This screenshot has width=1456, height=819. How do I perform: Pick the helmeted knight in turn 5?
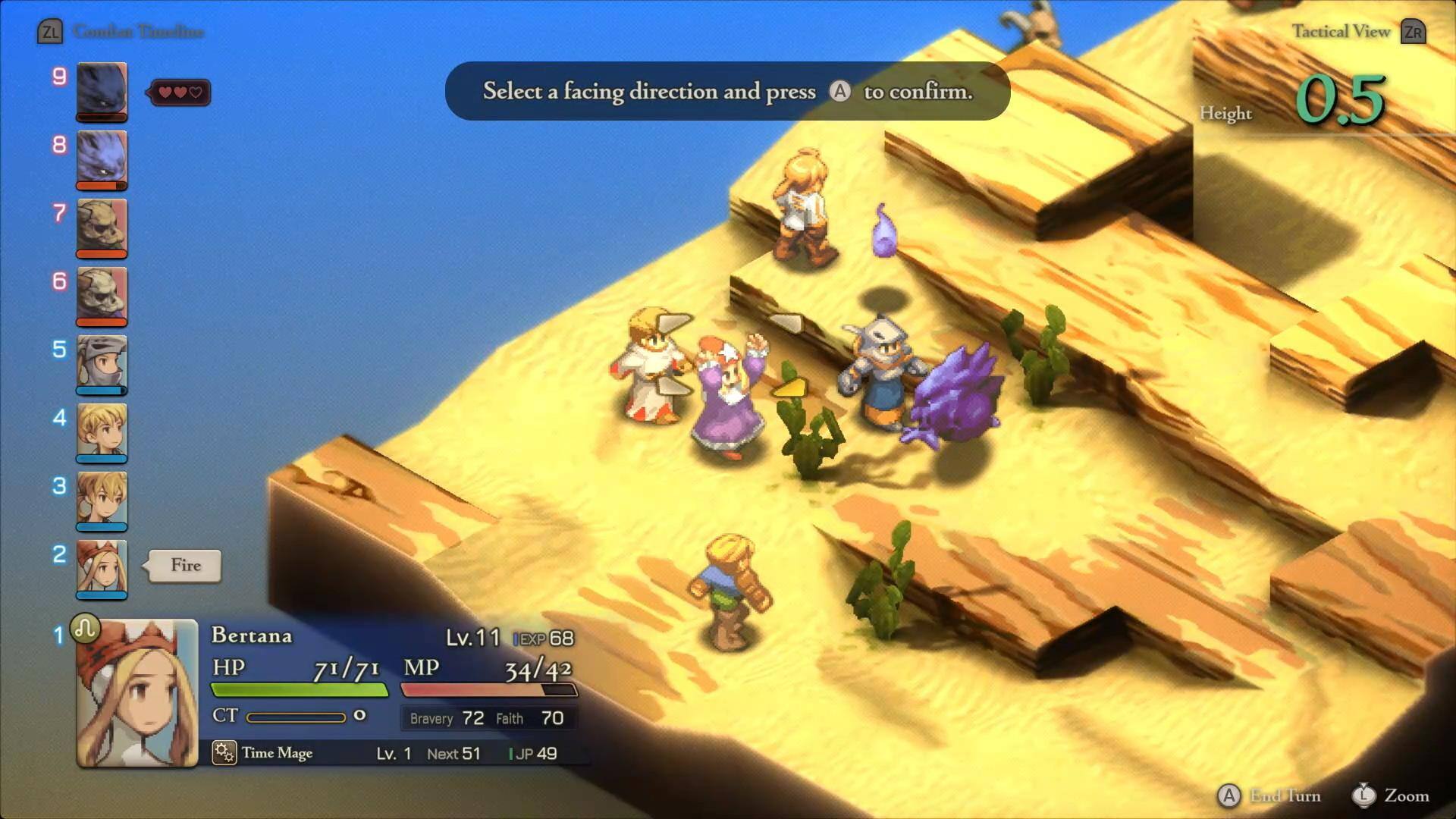click(x=102, y=364)
